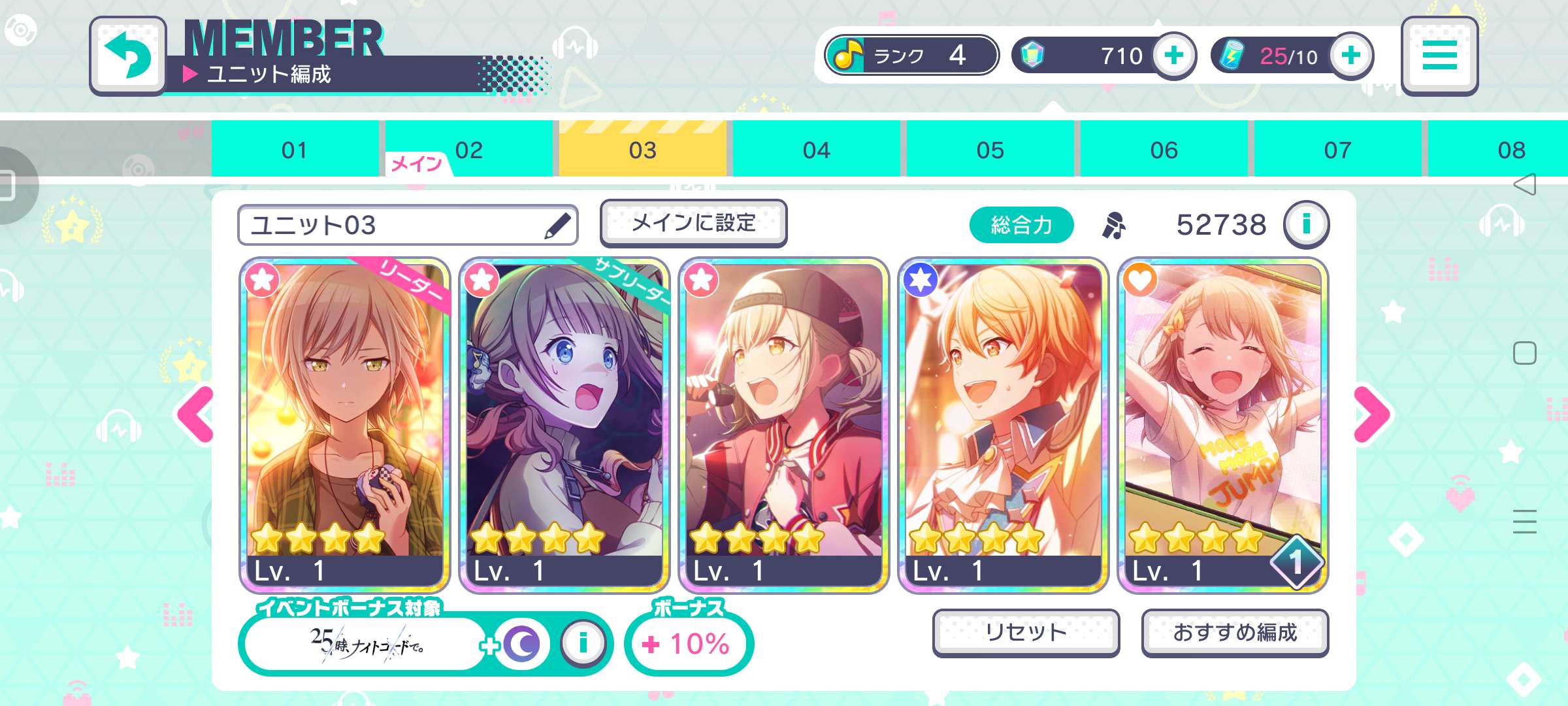The height and width of the screenshot is (706, 1568).
Task: Show event bonus info
Action: click(583, 644)
